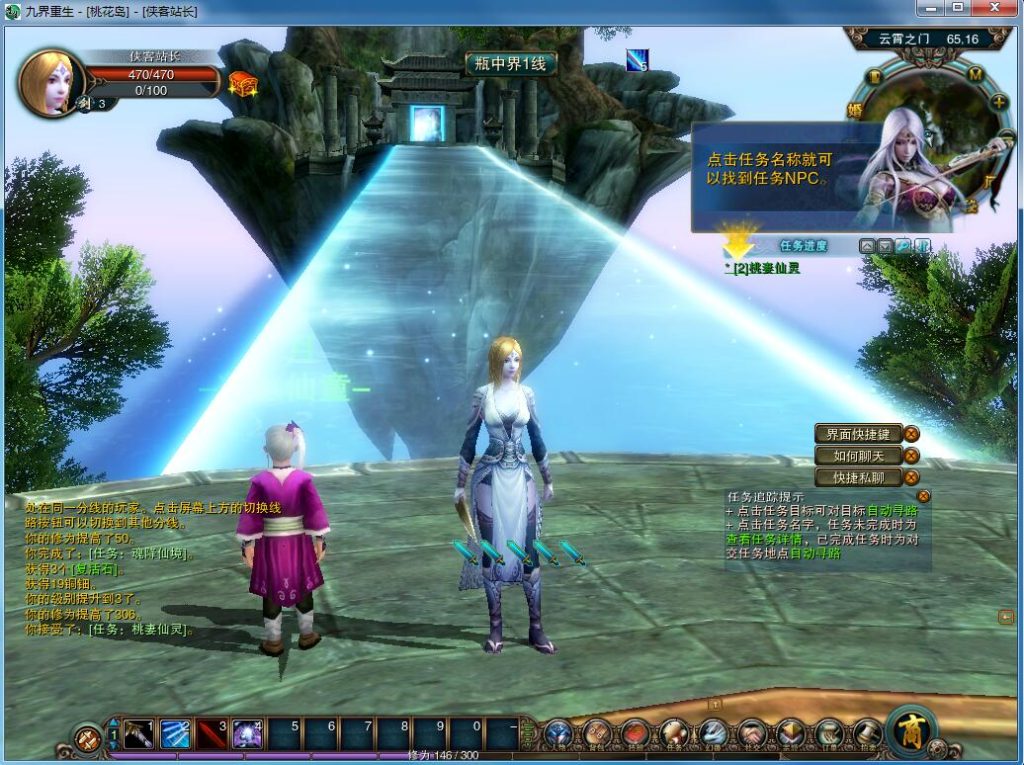Click the treasure chest gift icon
Viewport: 1024px width, 765px height.
pos(241,84)
